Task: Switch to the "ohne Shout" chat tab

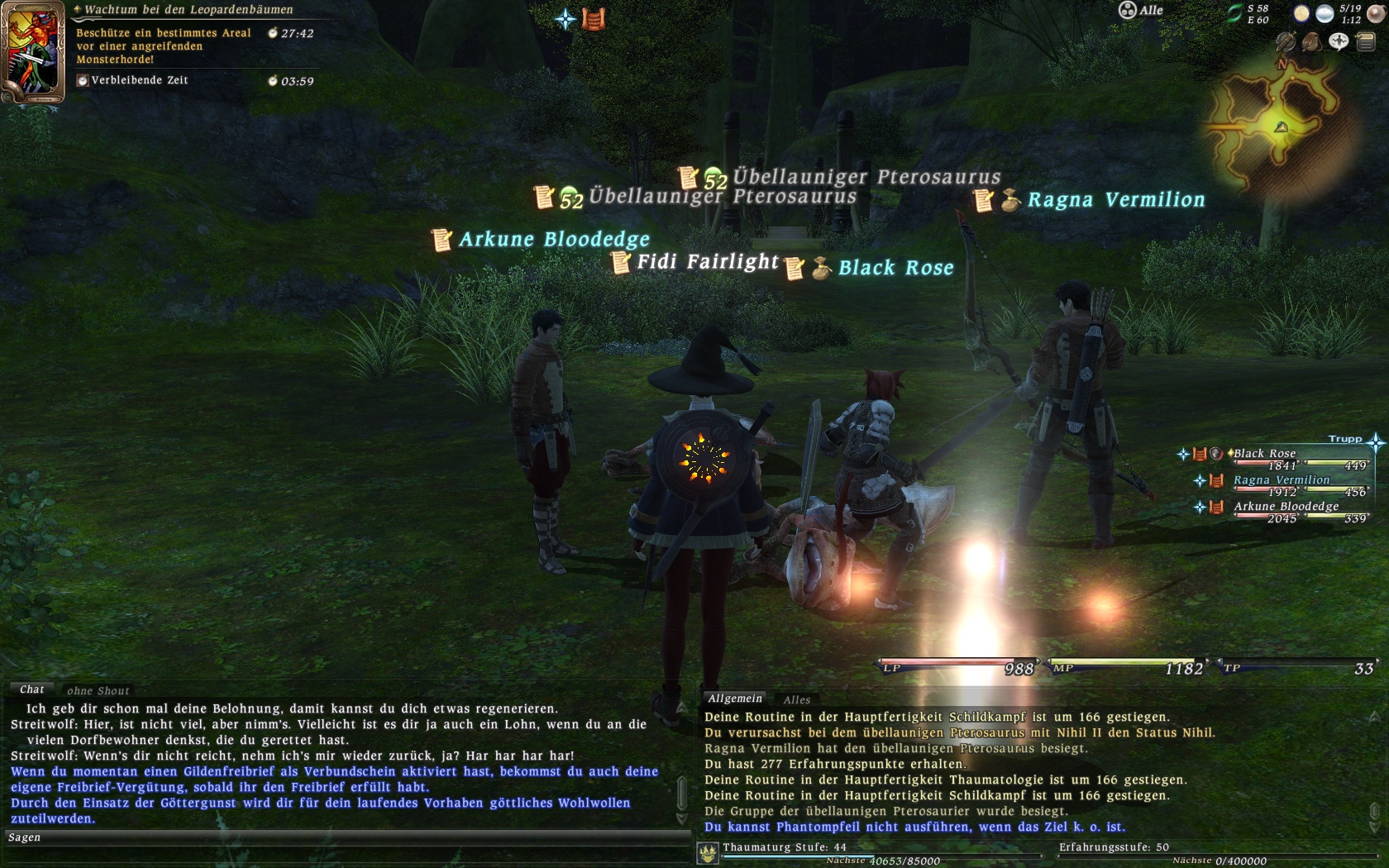Action: click(98, 691)
